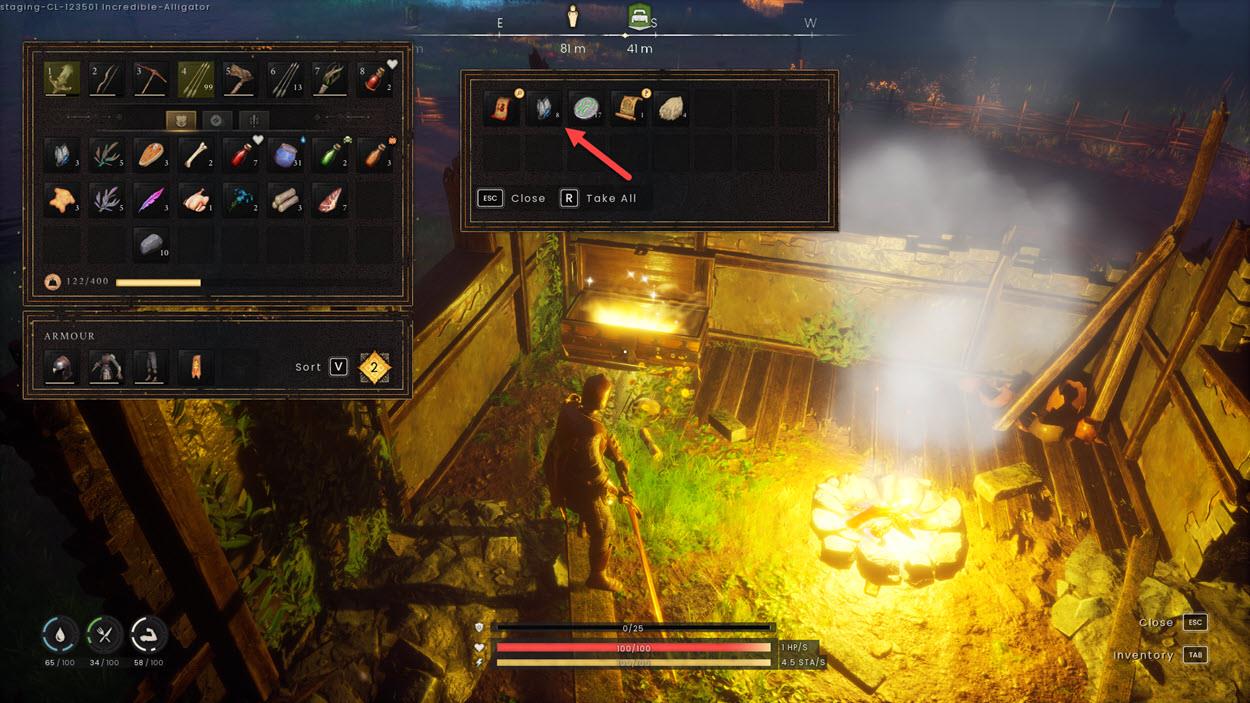Select the blue jar with 31 count
This screenshot has height=703, width=1250.
[x=285, y=155]
